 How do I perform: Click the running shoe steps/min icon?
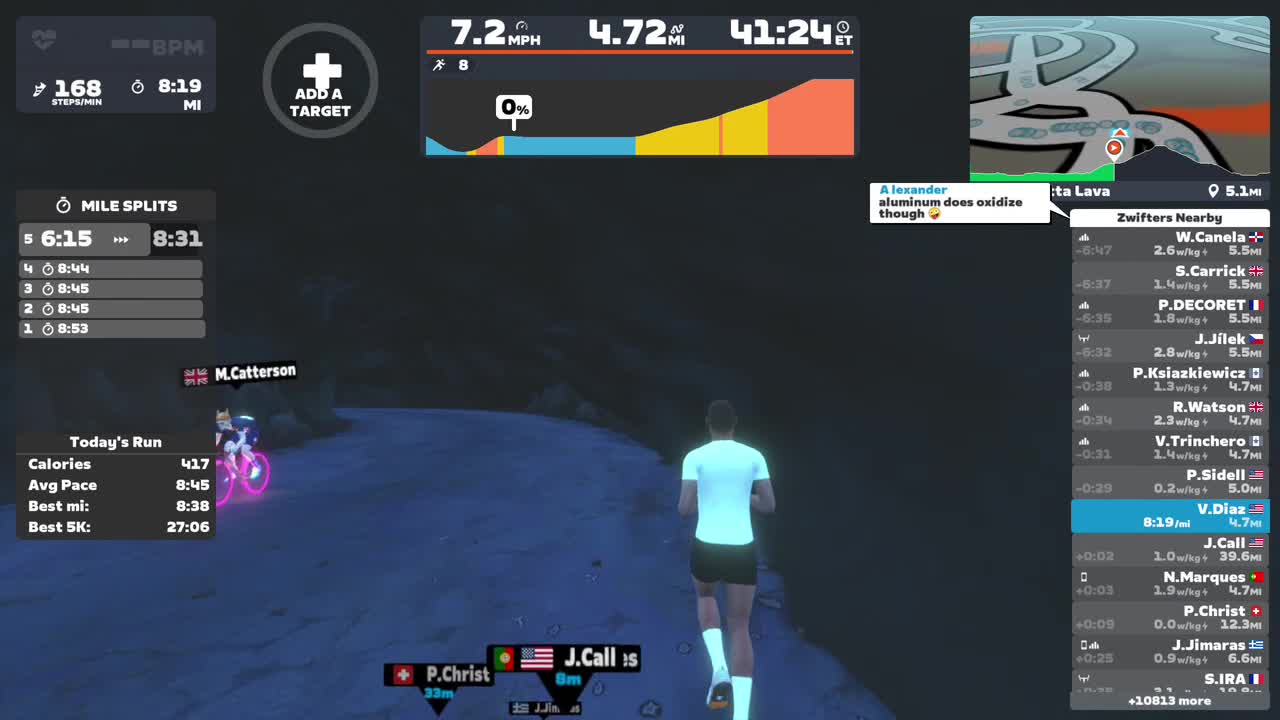[41, 88]
